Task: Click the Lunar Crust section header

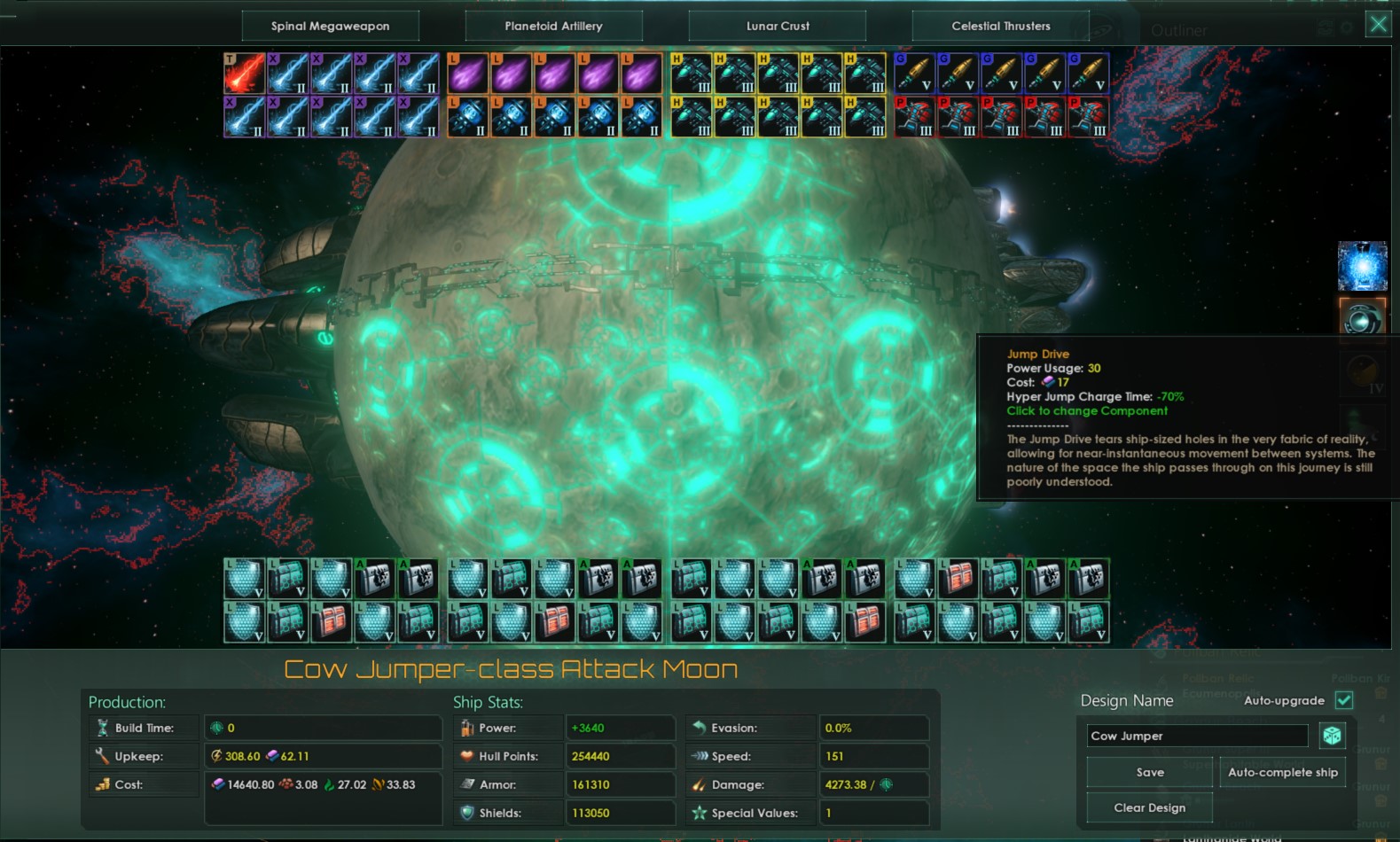Action: pyautogui.click(x=777, y=26)
